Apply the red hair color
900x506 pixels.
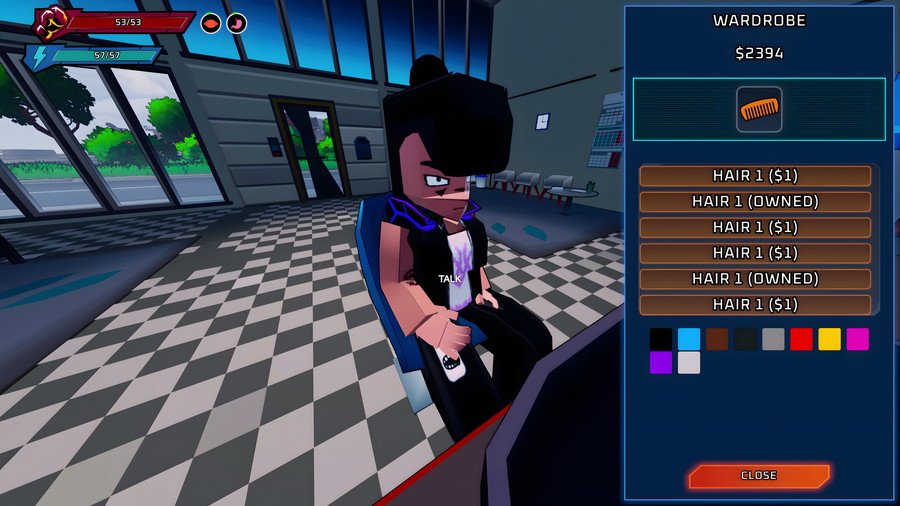[x=801, y=339]
